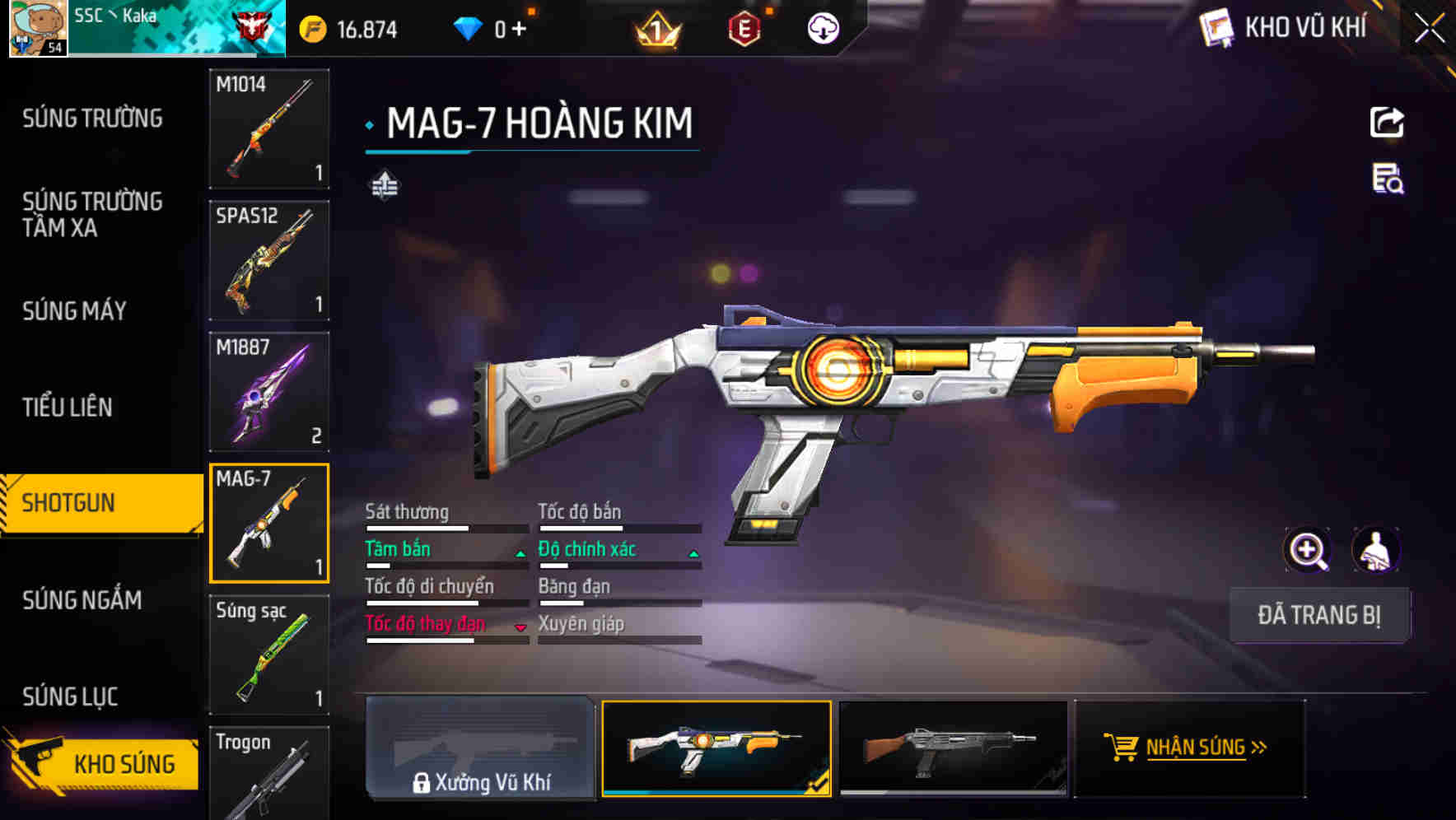Open the Kho Súng tab

tap(103, 763)
